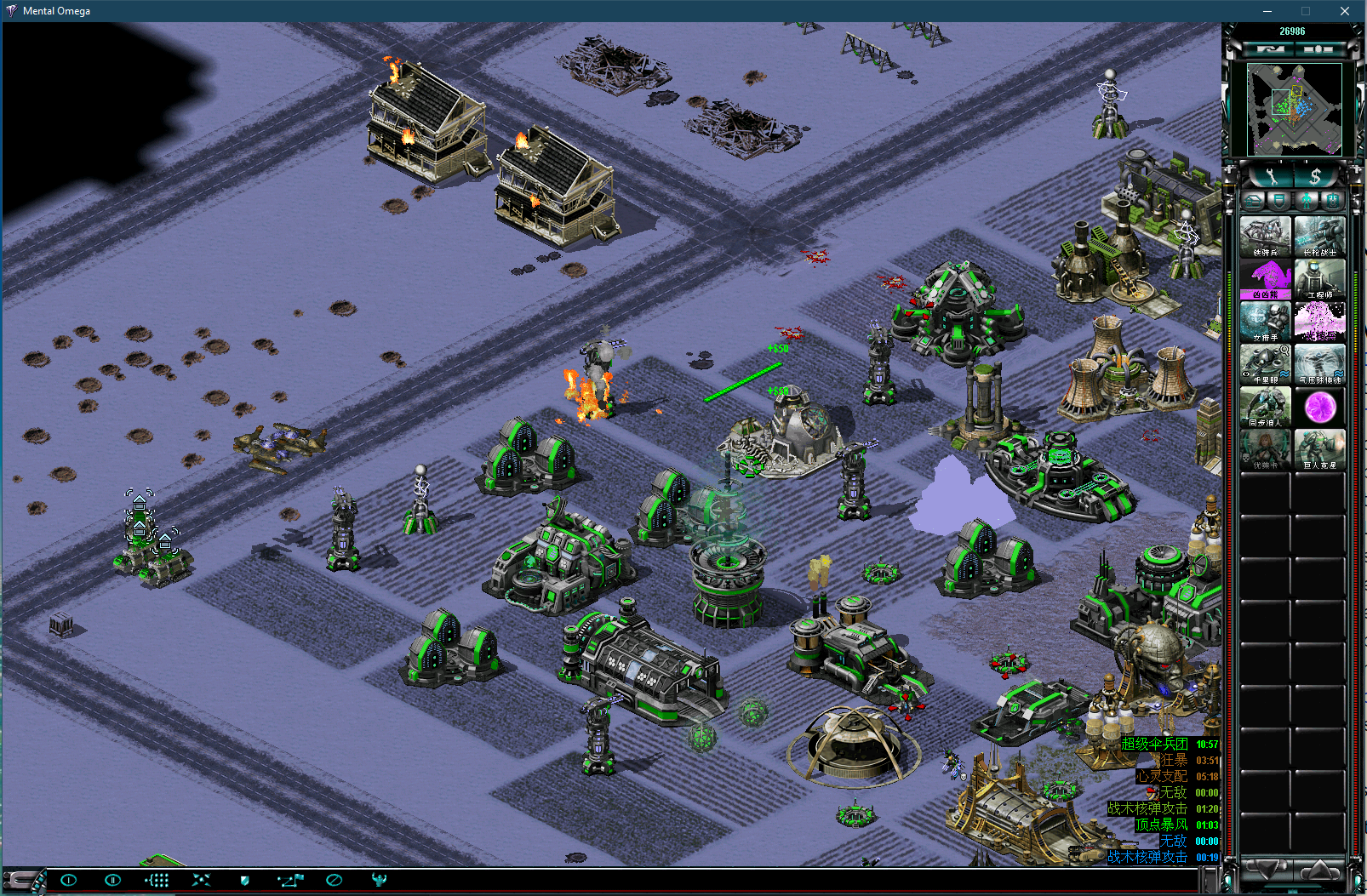Train the 同步浪人 unit
This screenshot has height=896, width=1367.
tap(1266, 407)
